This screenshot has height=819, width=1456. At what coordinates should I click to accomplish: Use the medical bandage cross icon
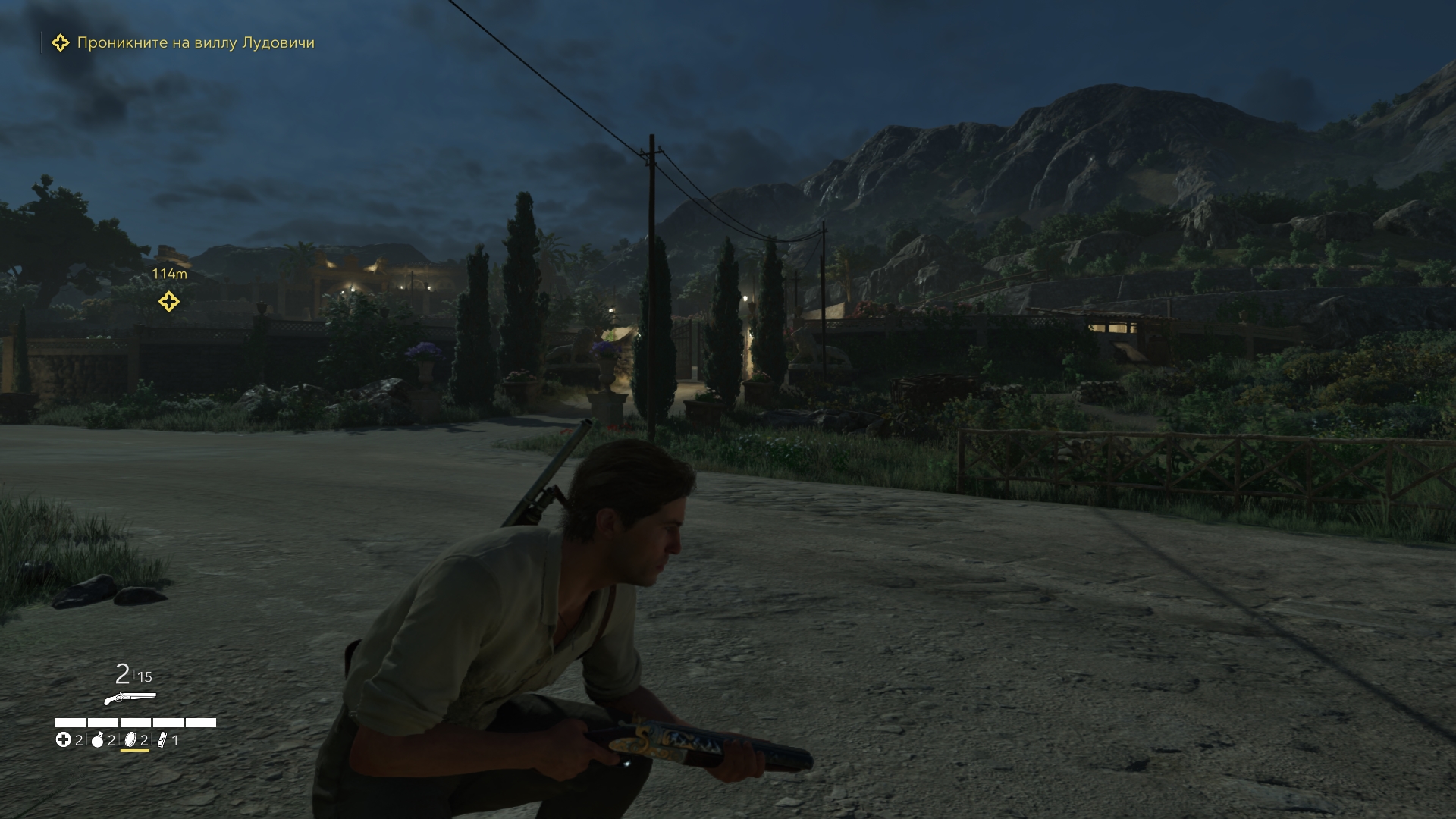click(64, 740)
